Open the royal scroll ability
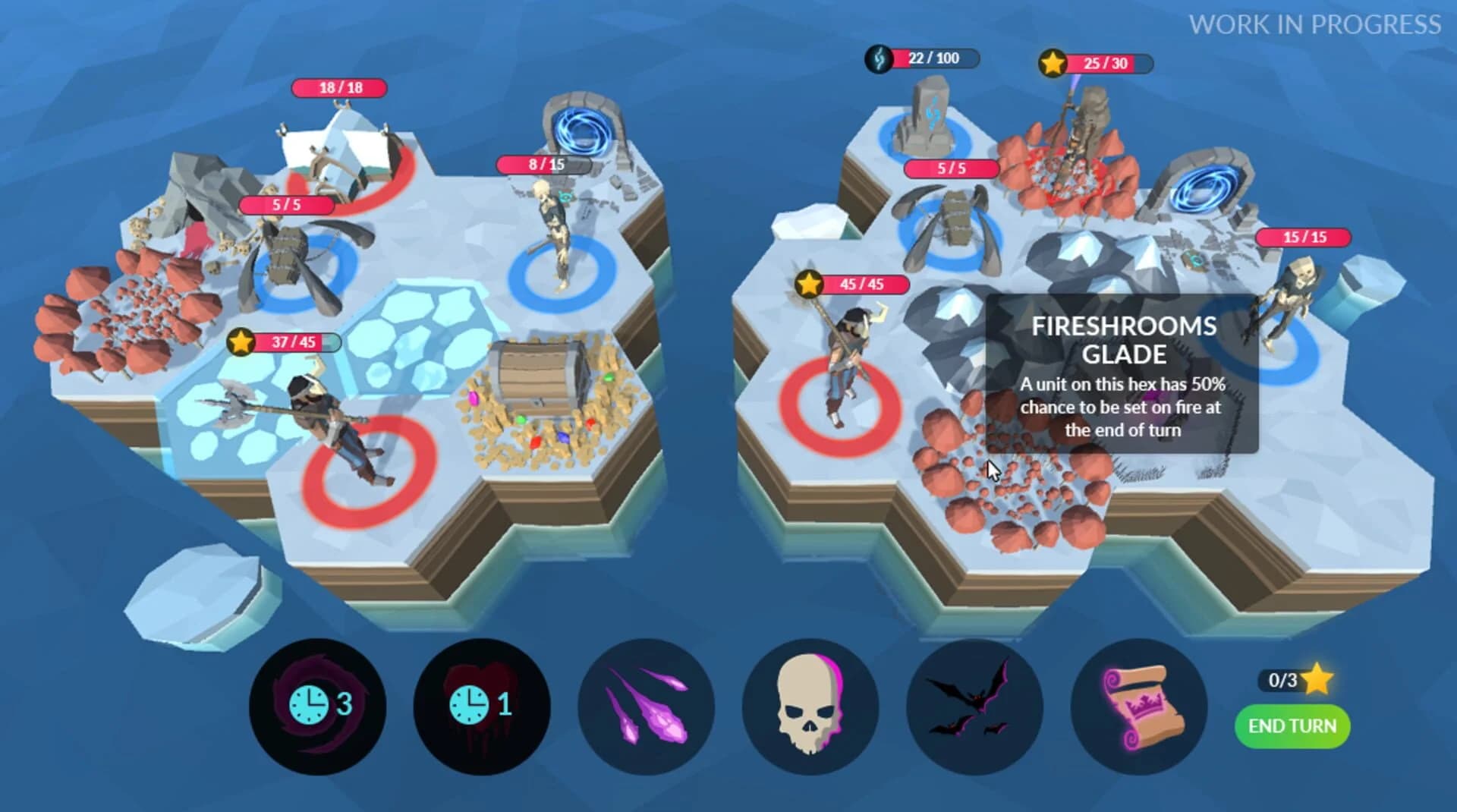 pos(1138,707)
